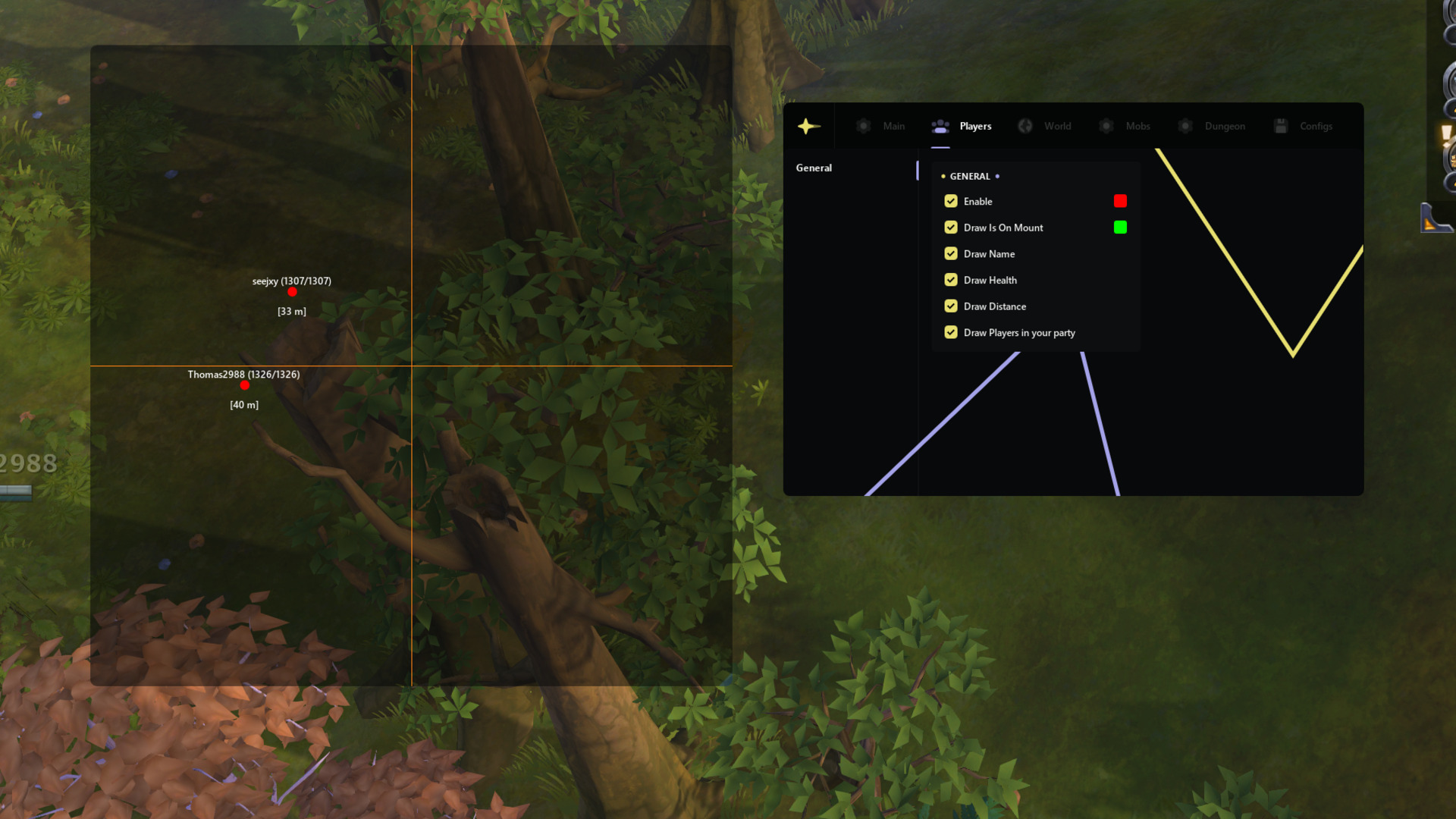Toggle Draw Health

[x=951, y=280]
